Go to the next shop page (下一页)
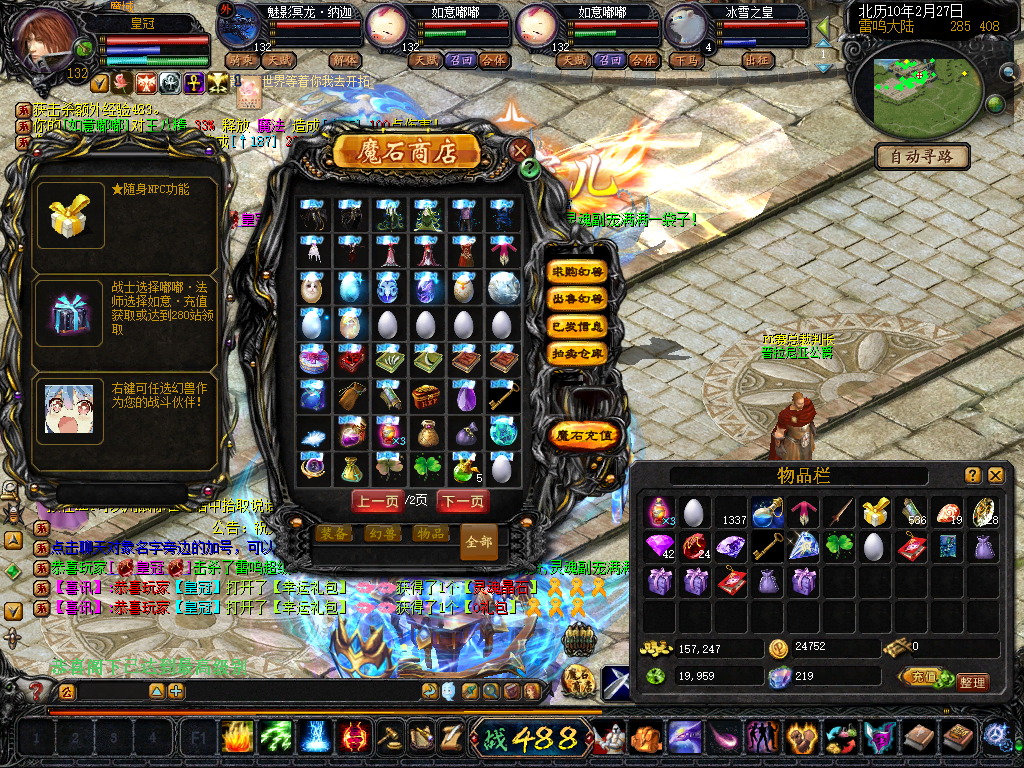 [463, 500]
